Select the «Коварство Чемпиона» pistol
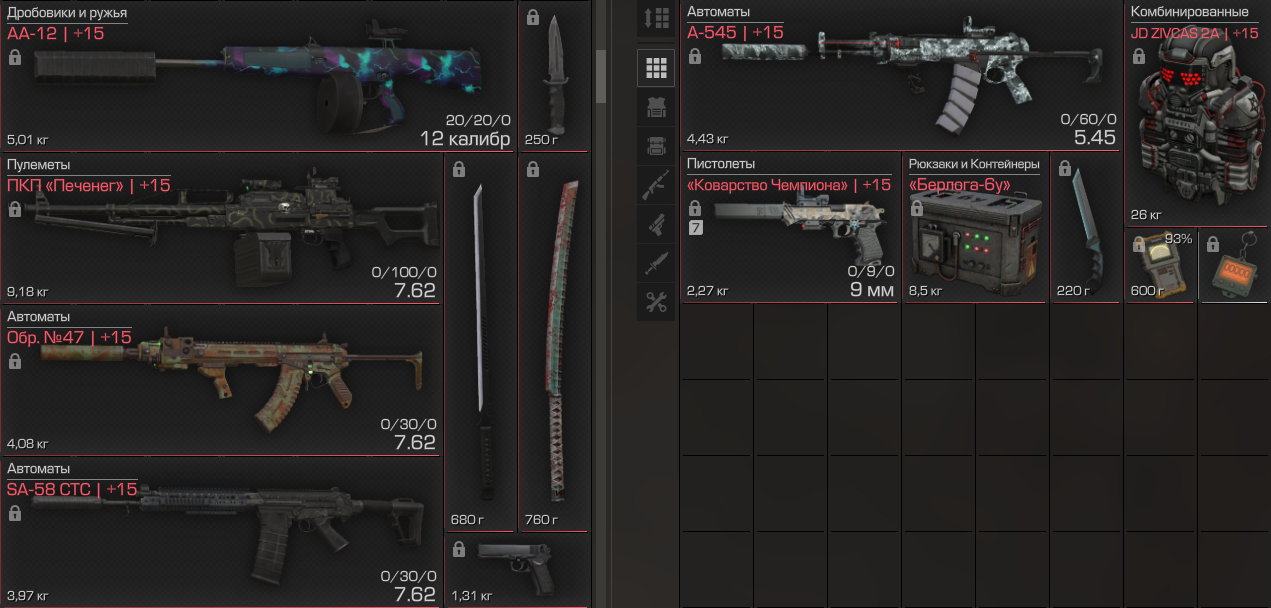This screenshot has height=608, width=1271. click(790, 228)
